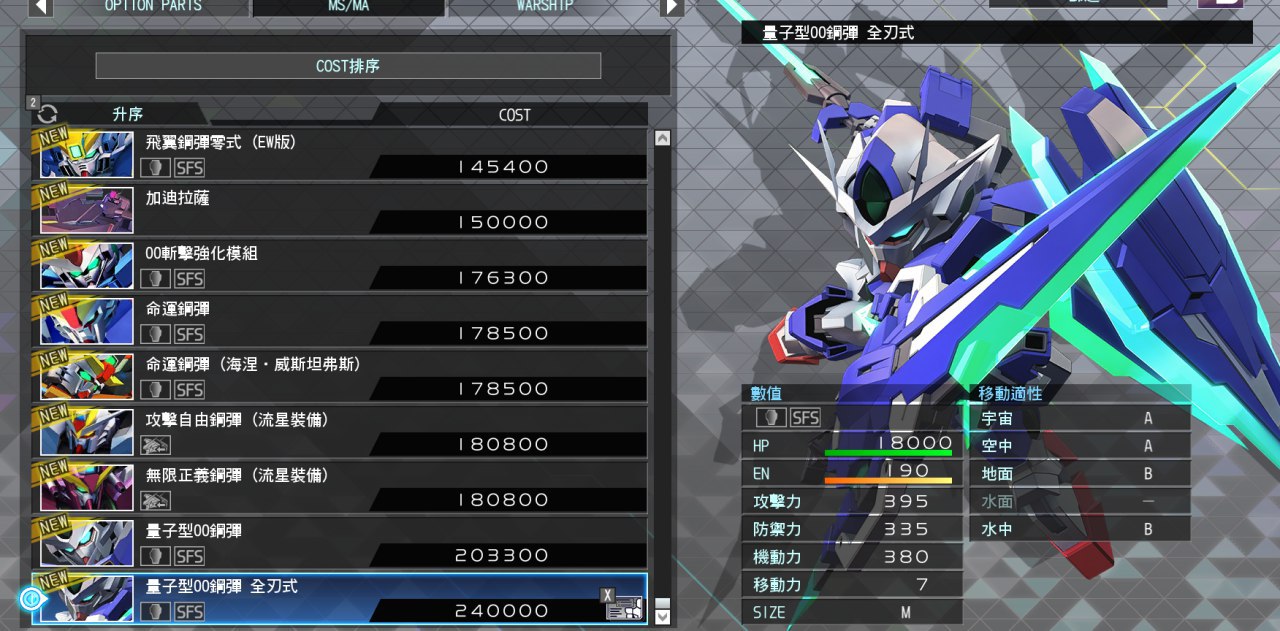Pick the 命運鋼彈 row costing 178500
The width and height of the screenshot is (1280, 631).
[x=340, y=320]
